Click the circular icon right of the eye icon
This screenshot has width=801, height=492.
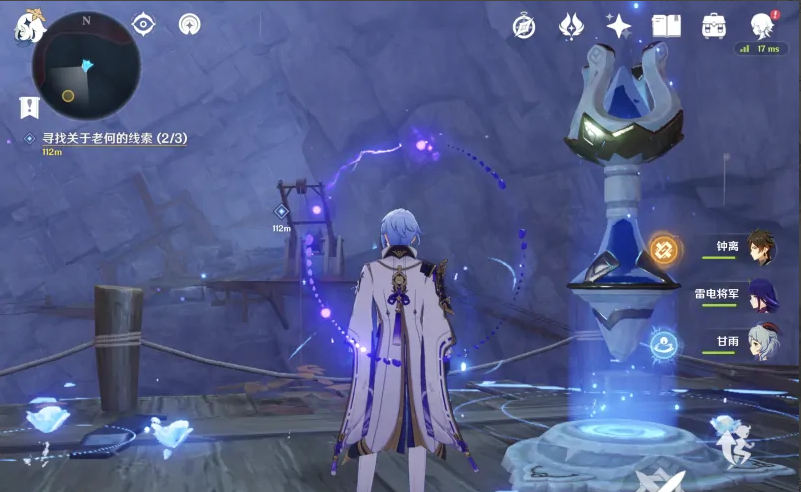coord(189,24)
